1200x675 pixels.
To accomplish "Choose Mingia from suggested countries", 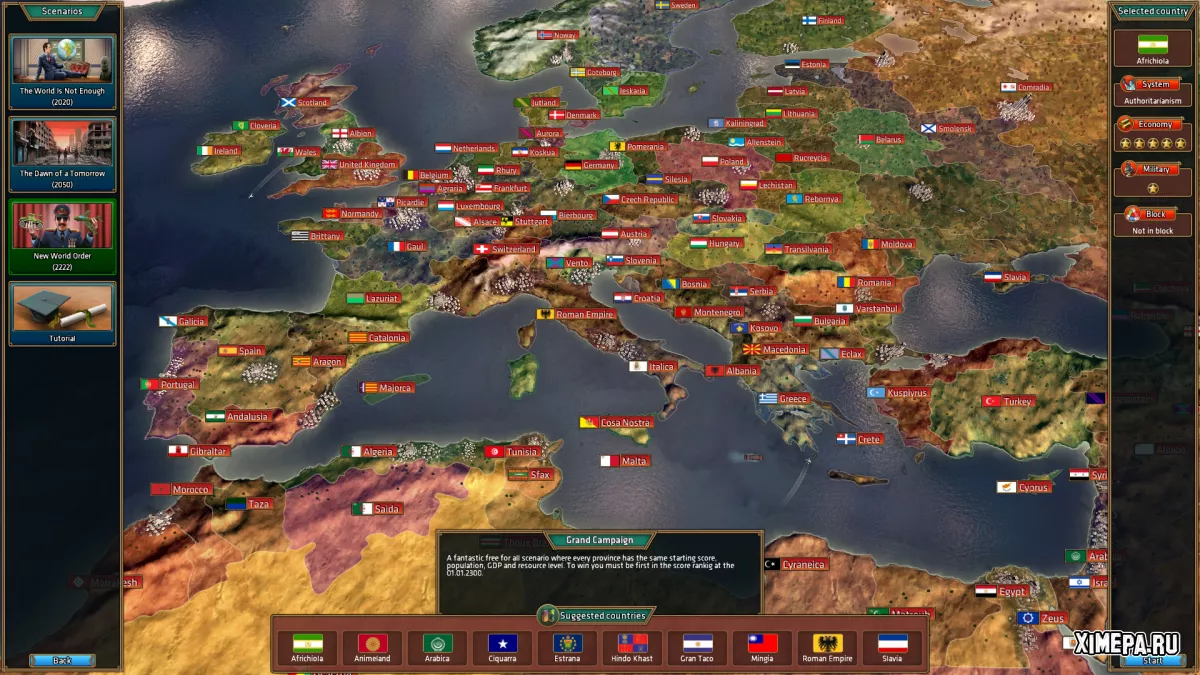I will point(762,647).
